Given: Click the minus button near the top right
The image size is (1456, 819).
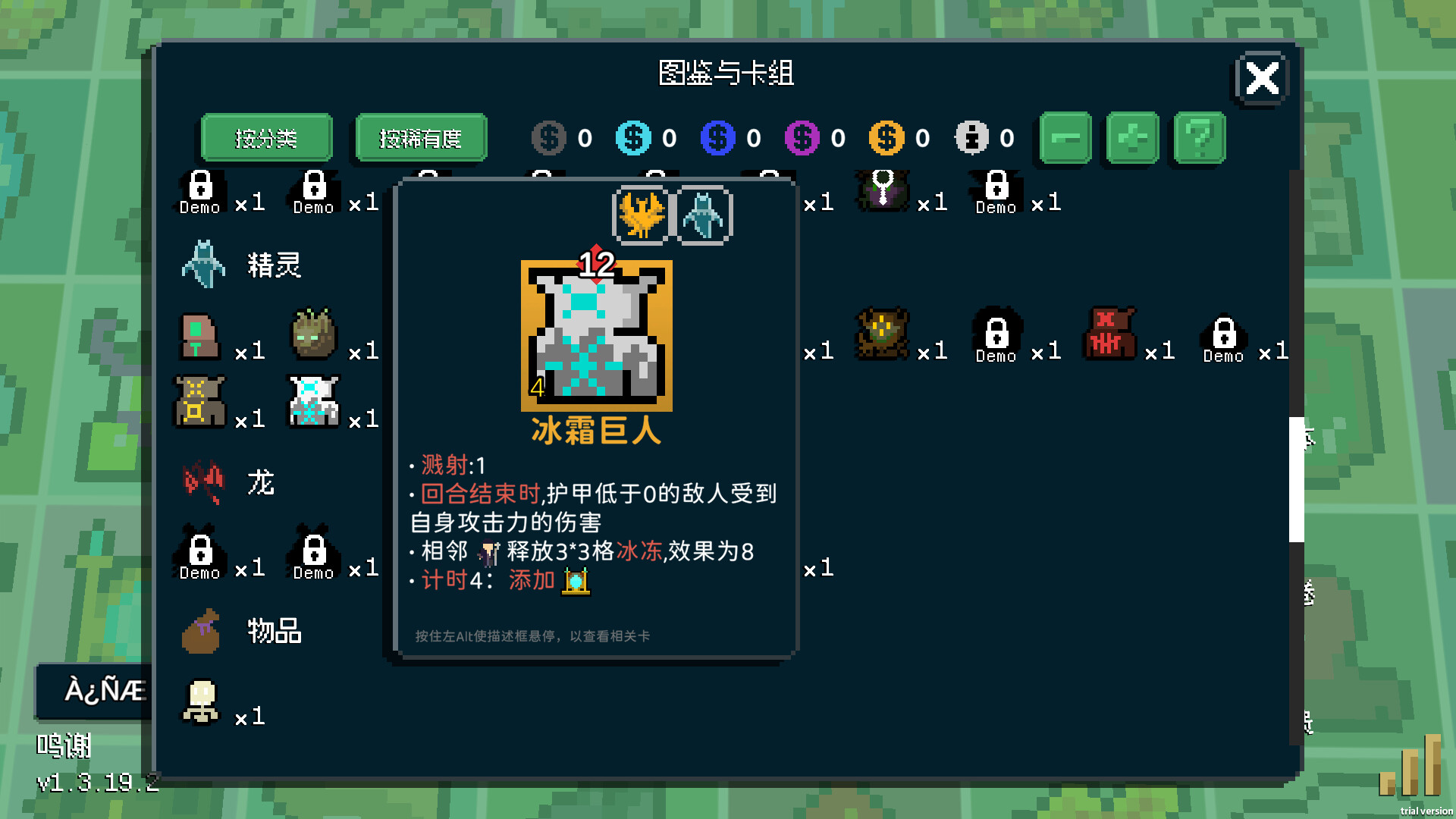Looking at the screenshot, I should tap(1065, 138).
